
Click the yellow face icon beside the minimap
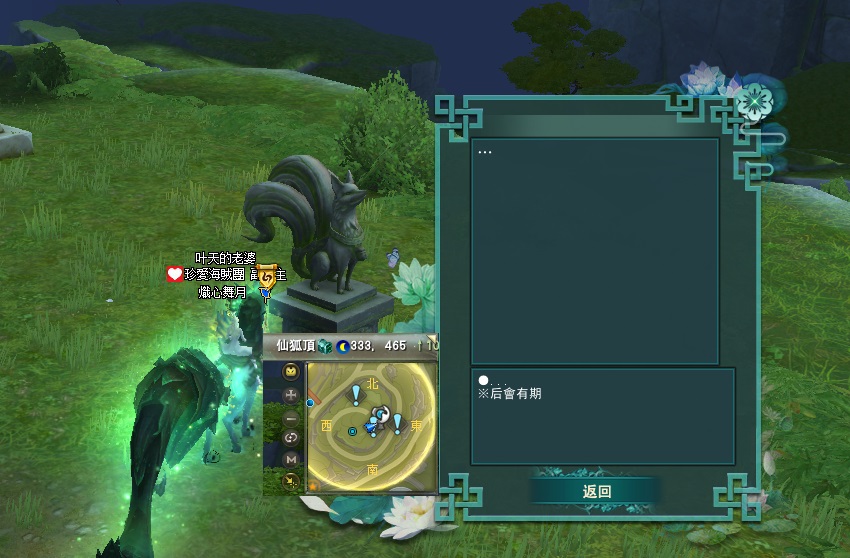point(291,372)
